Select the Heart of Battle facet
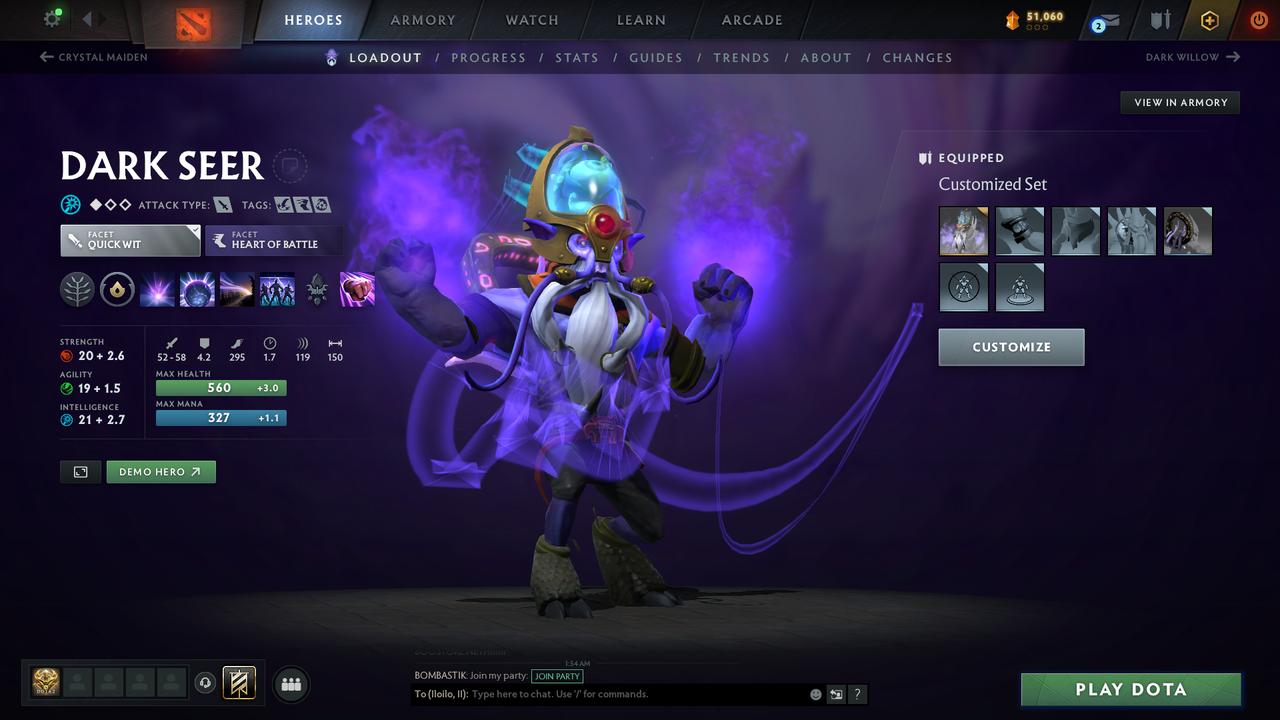 (x=274, y=240)
